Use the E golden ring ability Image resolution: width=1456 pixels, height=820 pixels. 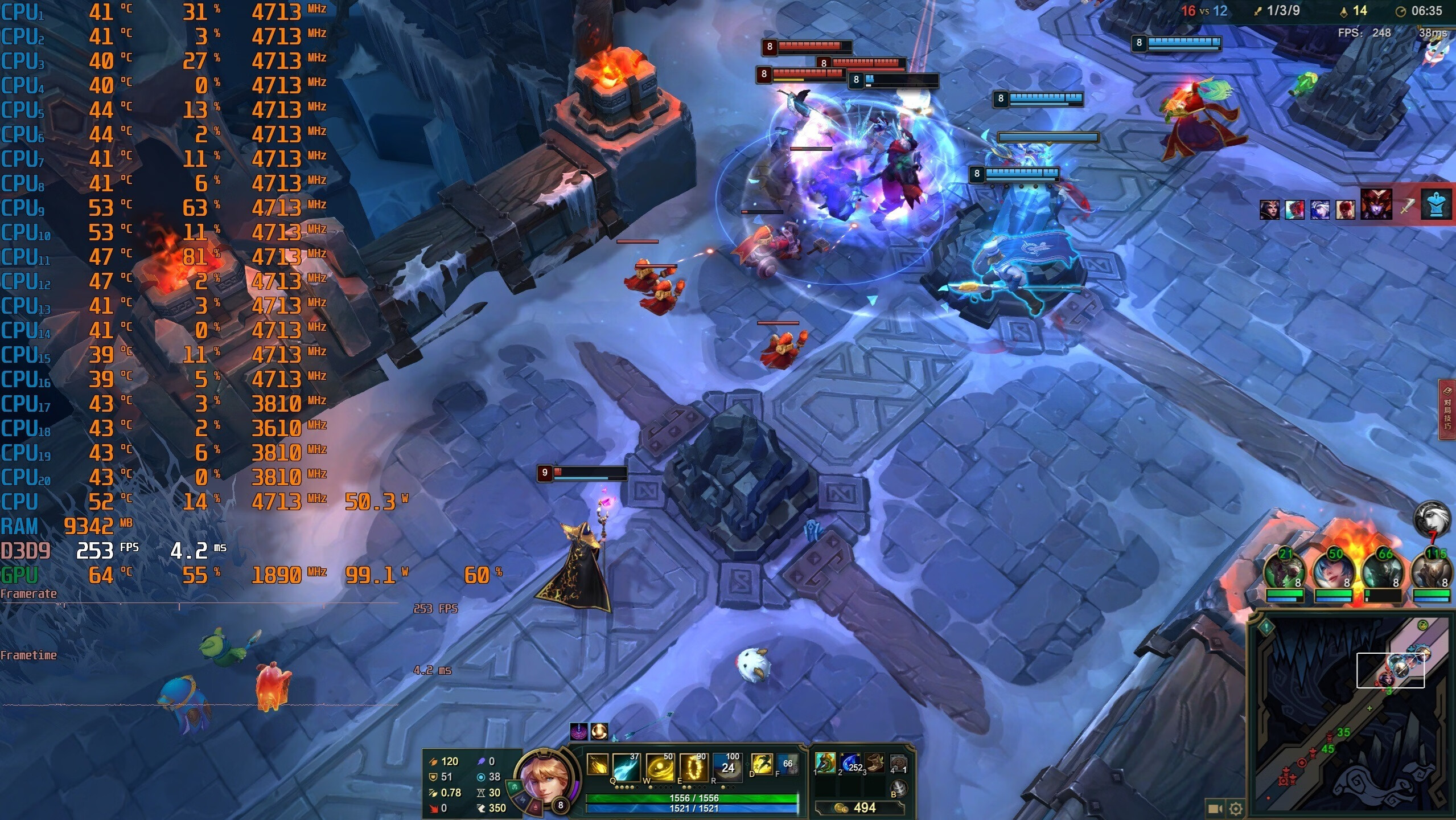[x=694, y=766]
